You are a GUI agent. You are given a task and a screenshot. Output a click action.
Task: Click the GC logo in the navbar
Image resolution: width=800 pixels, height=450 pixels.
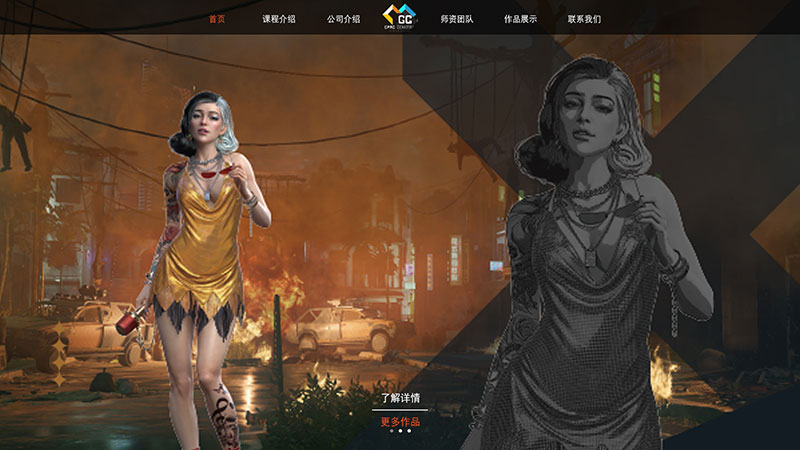[400, 17]
